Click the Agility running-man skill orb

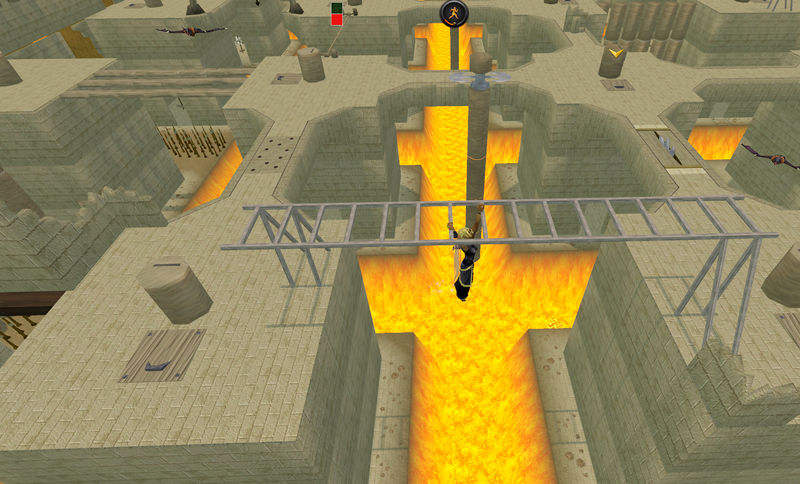pyautogui.click(x=454, y=14)
